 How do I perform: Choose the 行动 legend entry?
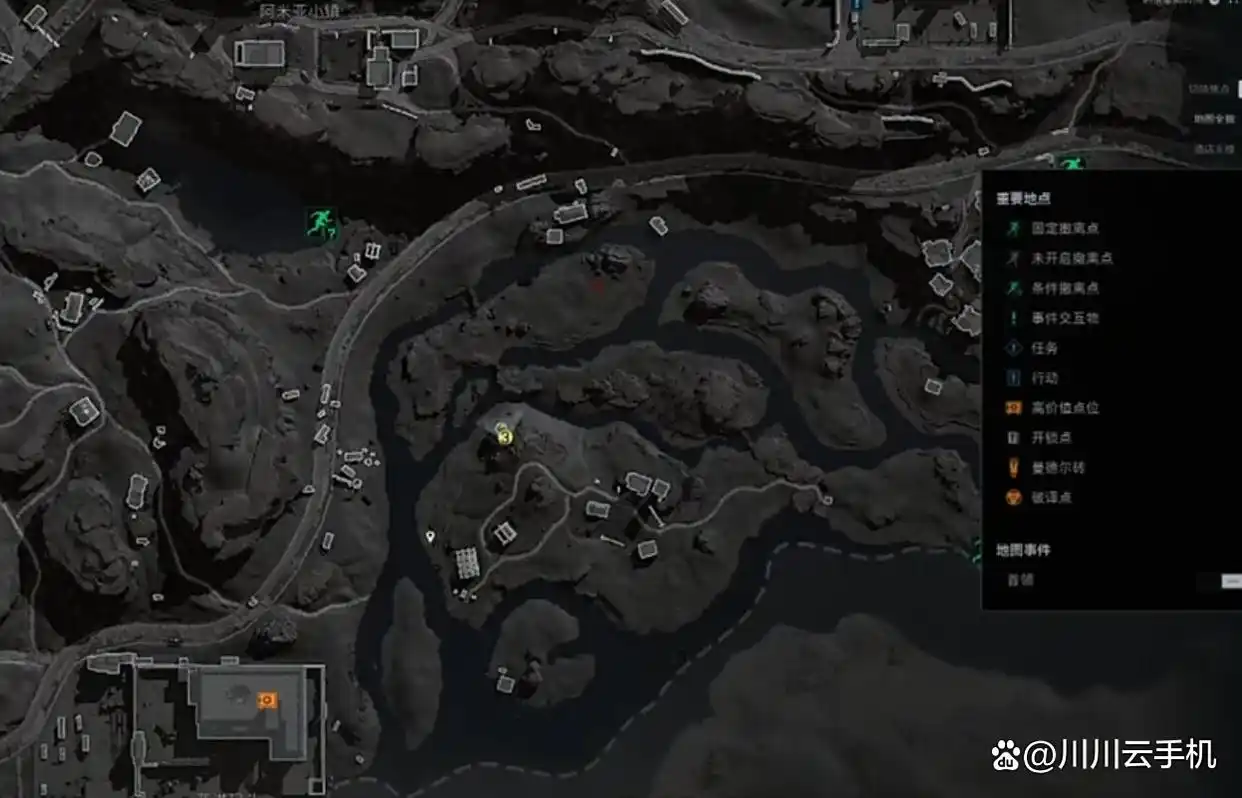click(x=1043, y=378)
